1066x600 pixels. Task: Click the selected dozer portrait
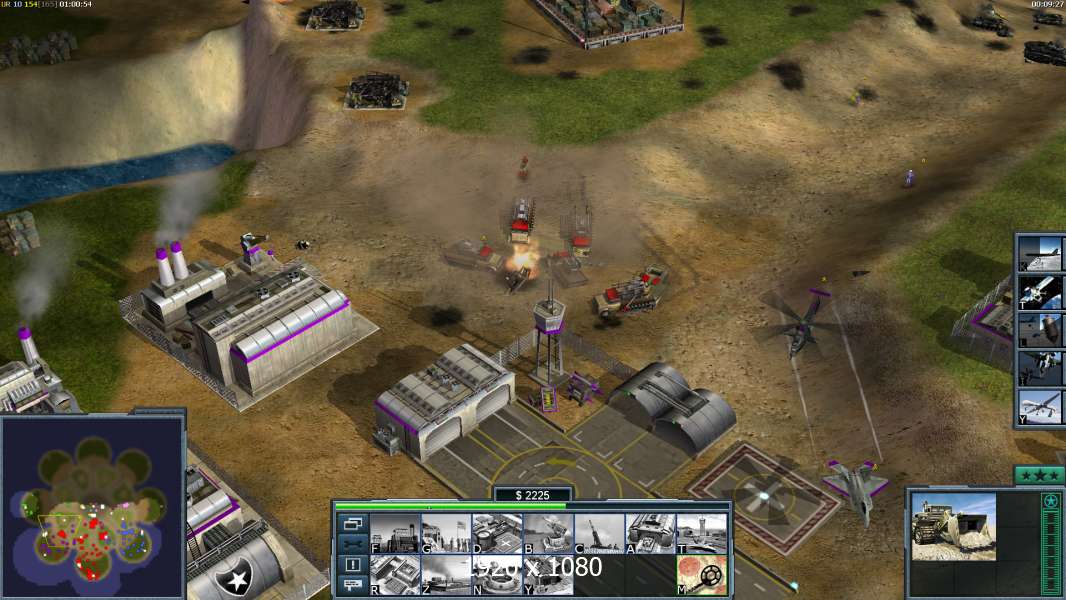[953, 526]
